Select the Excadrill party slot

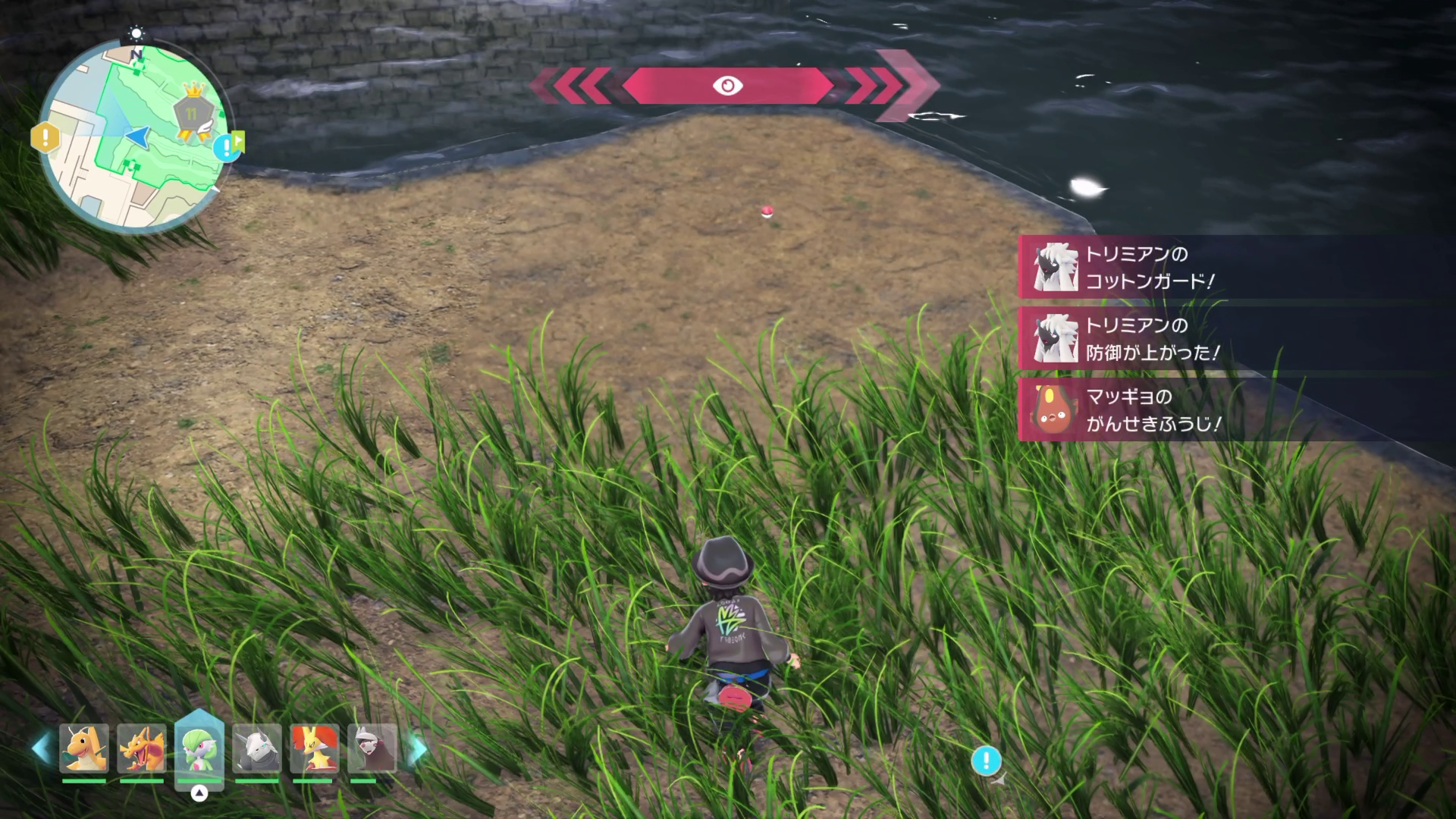pyautogui.click(x=372, y=748)
